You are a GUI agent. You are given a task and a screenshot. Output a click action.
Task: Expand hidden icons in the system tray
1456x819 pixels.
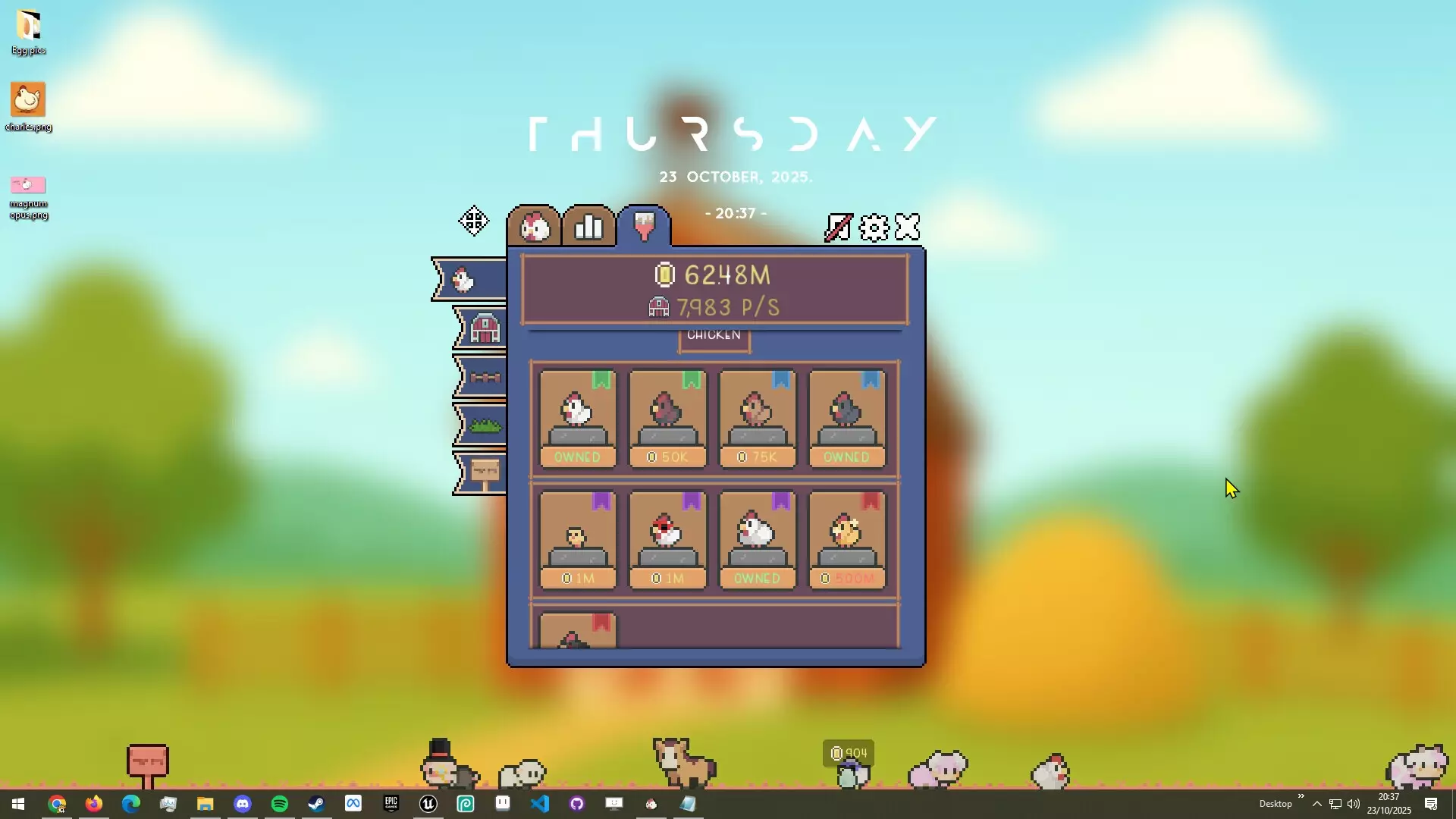[x=1317, y=804]
